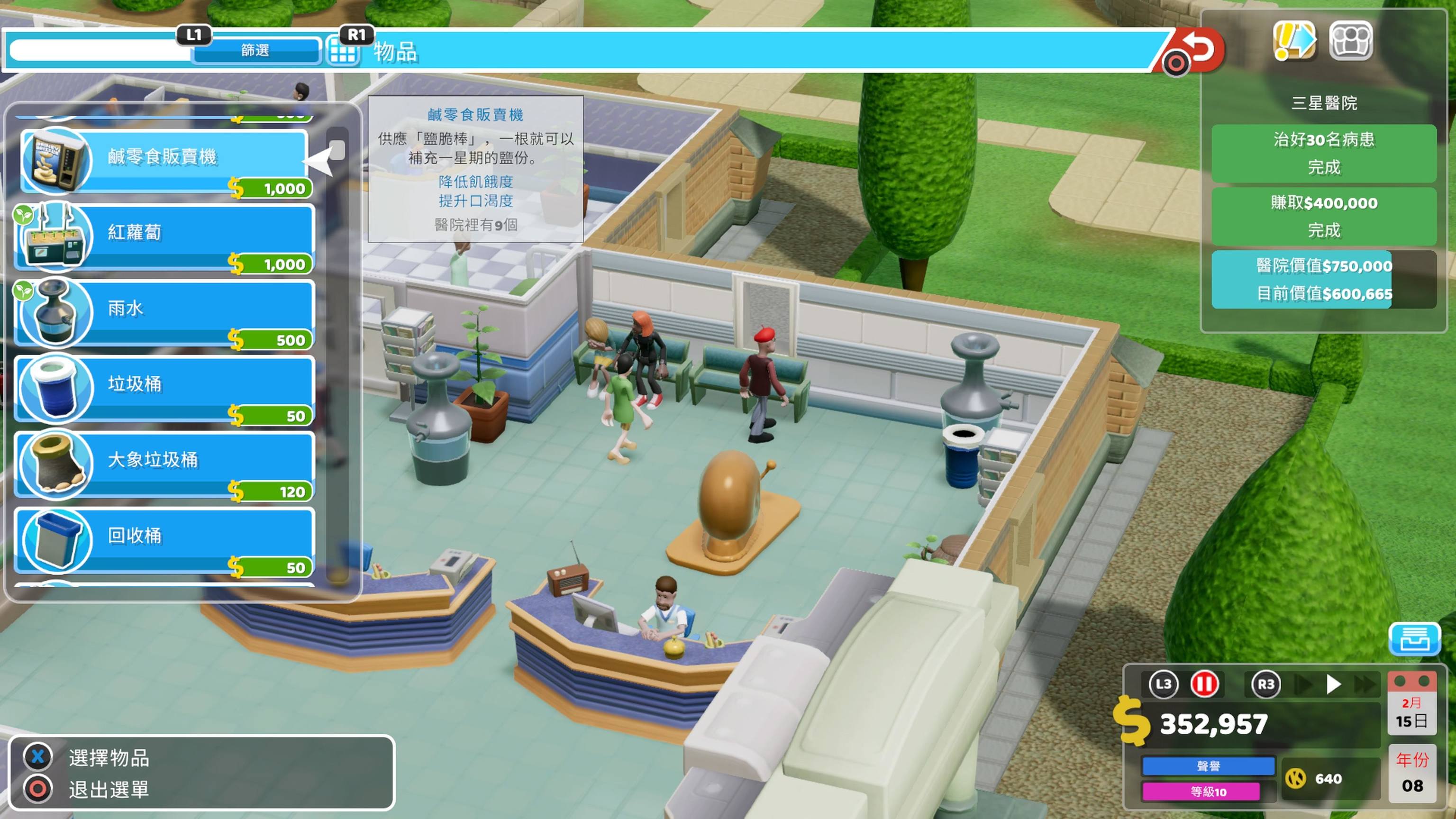1456x819 pixels.
Task: Set normal speed with white play arrow
Action: click(x=1333, y=684)
